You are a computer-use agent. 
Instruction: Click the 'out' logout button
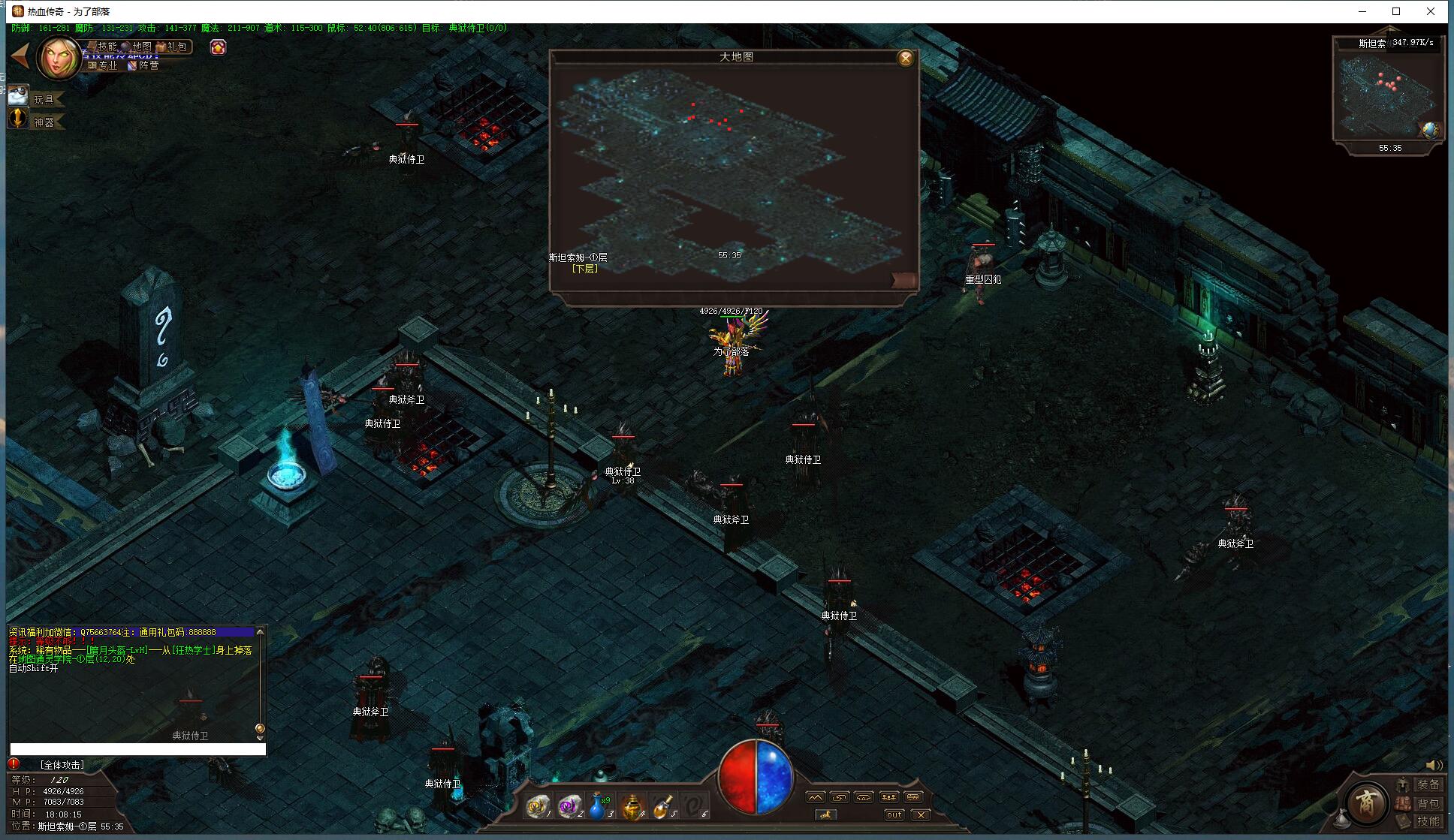[894, 814]
